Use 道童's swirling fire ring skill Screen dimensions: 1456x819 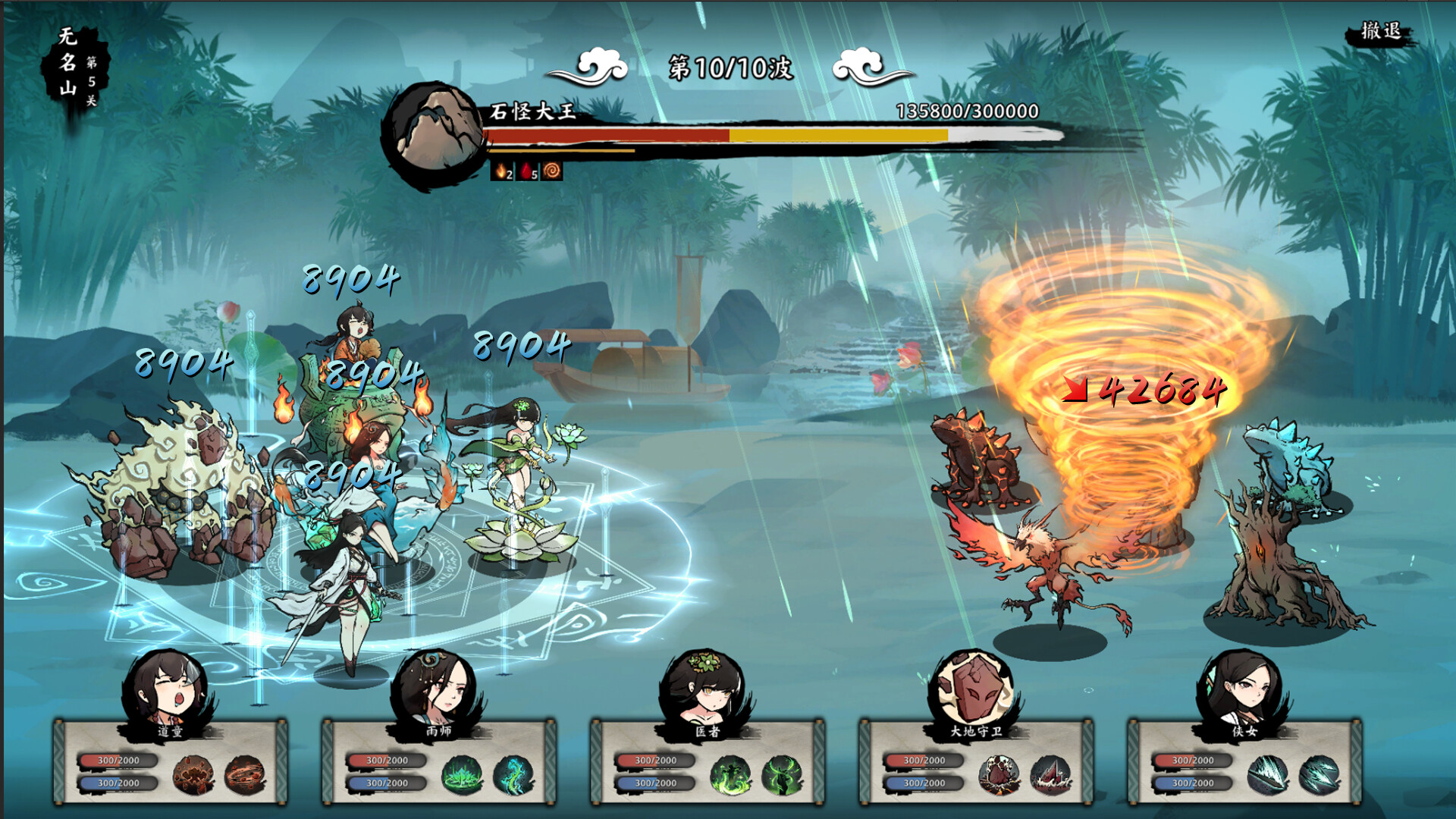pos(245,774)
